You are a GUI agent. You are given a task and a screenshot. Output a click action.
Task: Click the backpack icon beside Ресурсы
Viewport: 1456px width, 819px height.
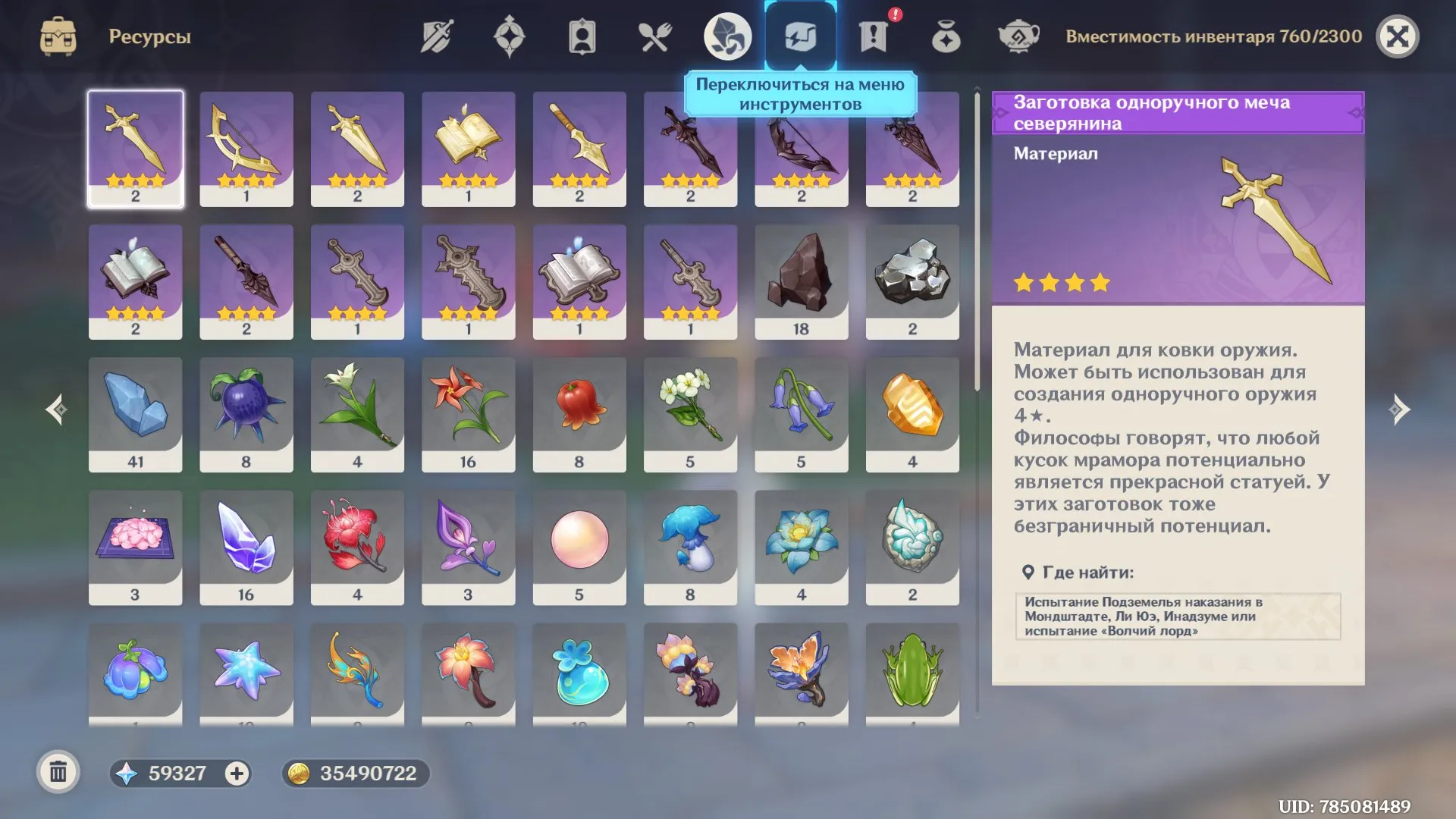click(57, 35)
